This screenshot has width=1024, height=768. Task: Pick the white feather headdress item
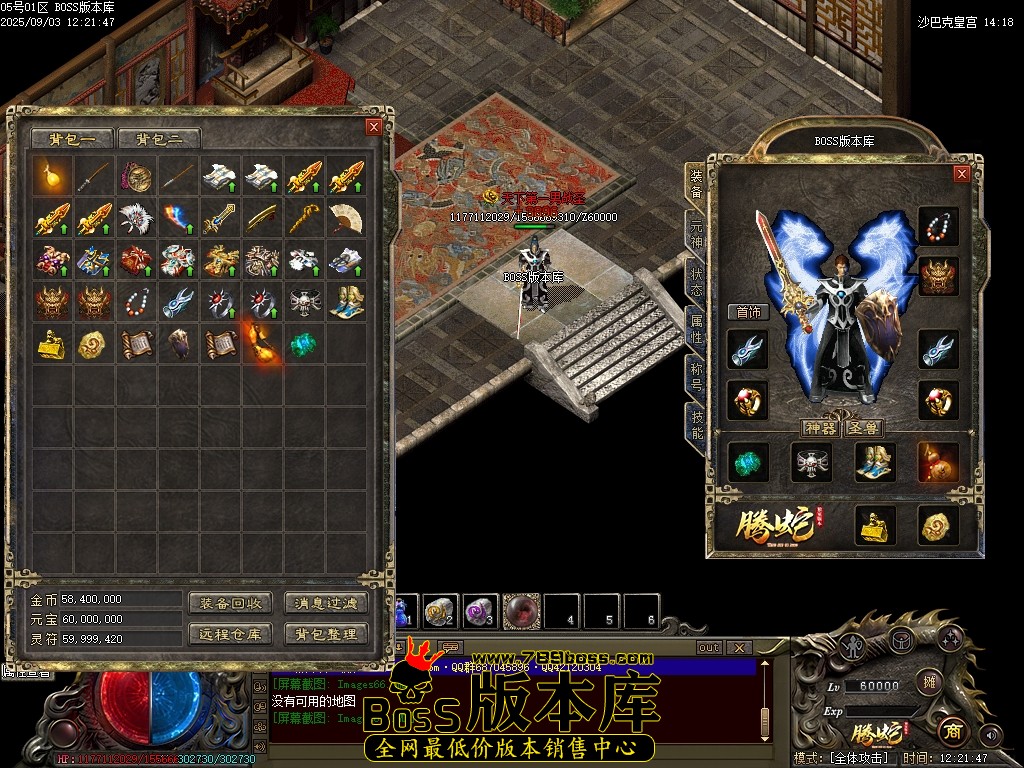coord(137,217)
